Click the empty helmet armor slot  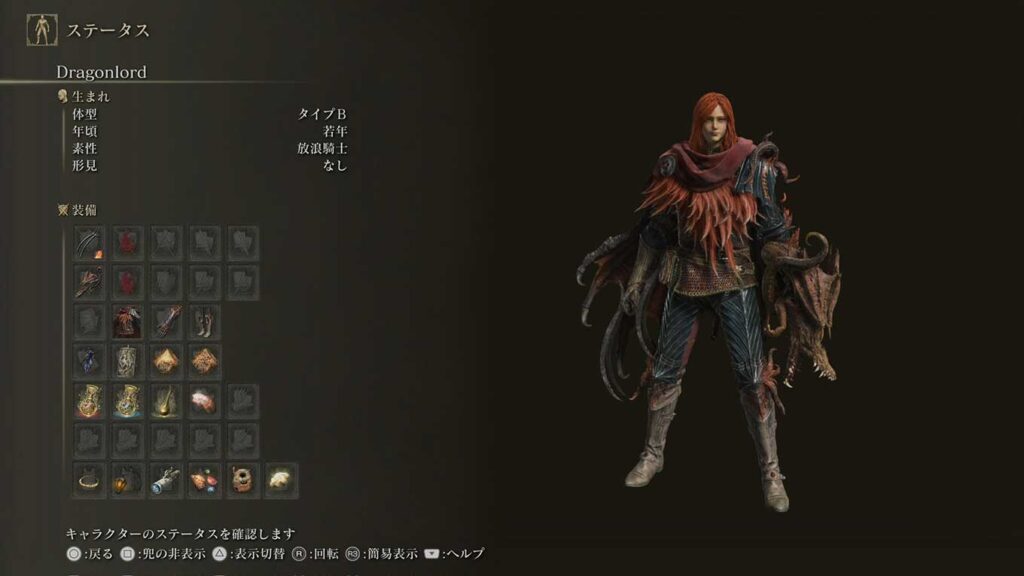[x=89, y=321]
